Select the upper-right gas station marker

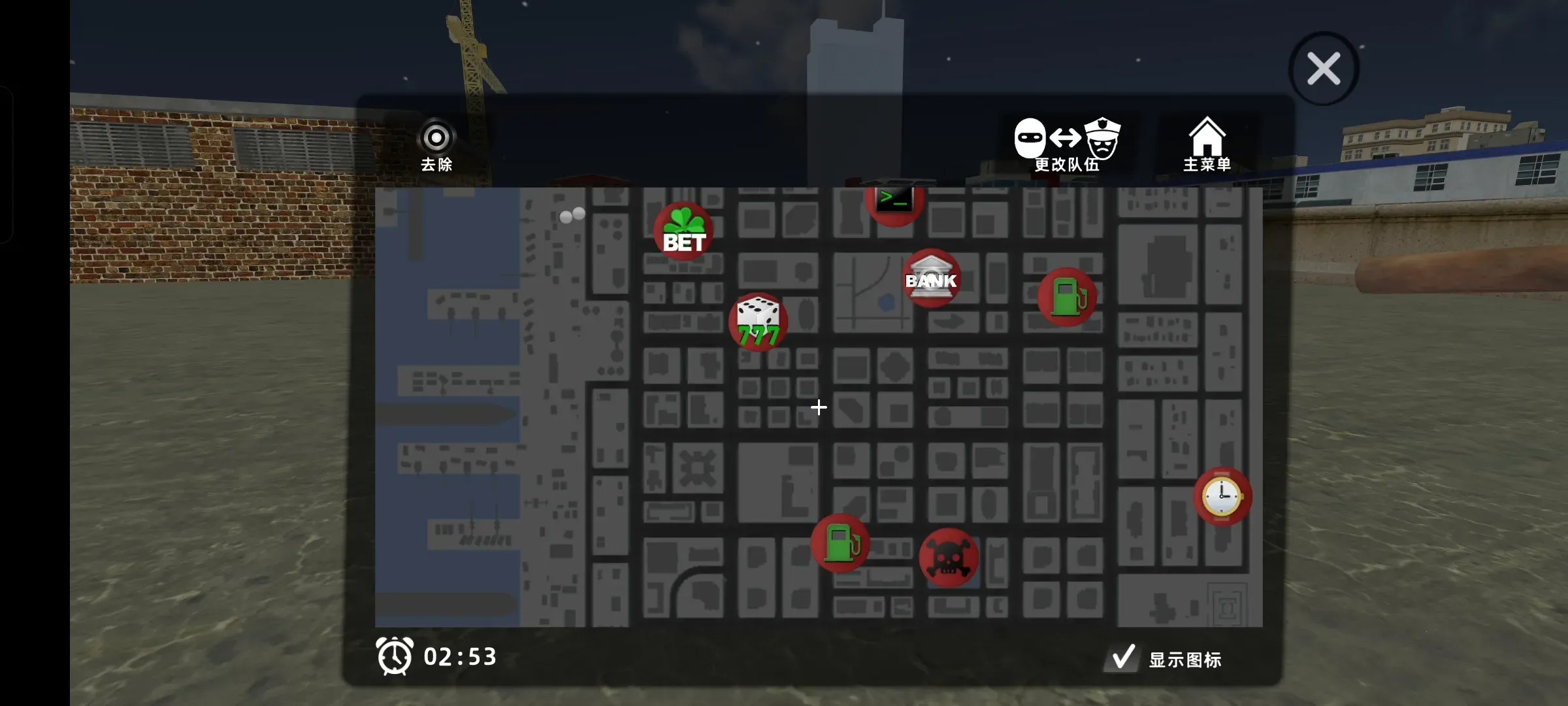(x=1066, y=295)
